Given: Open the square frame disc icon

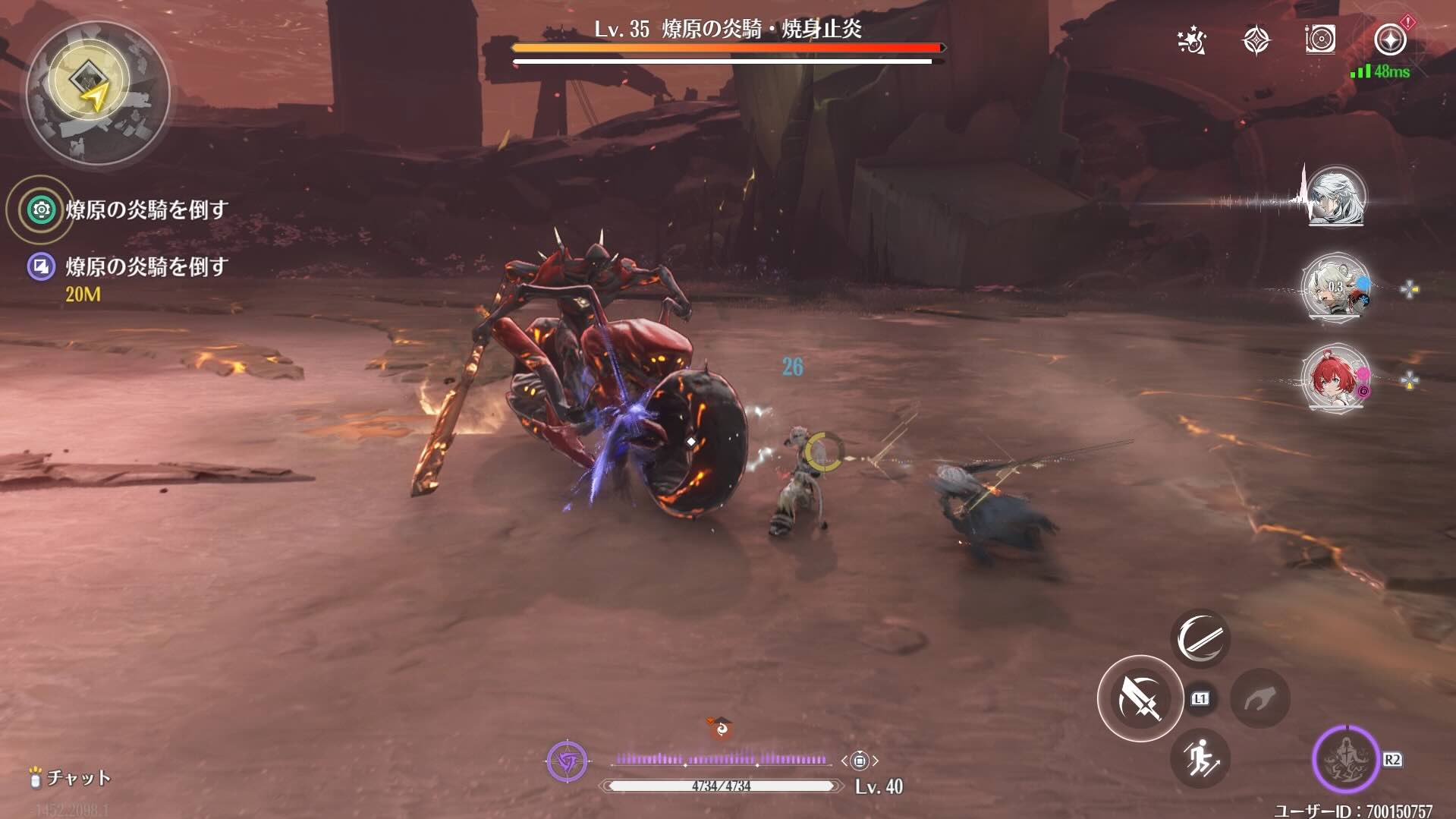Looking at the screenshot, I should (1320, 39).
